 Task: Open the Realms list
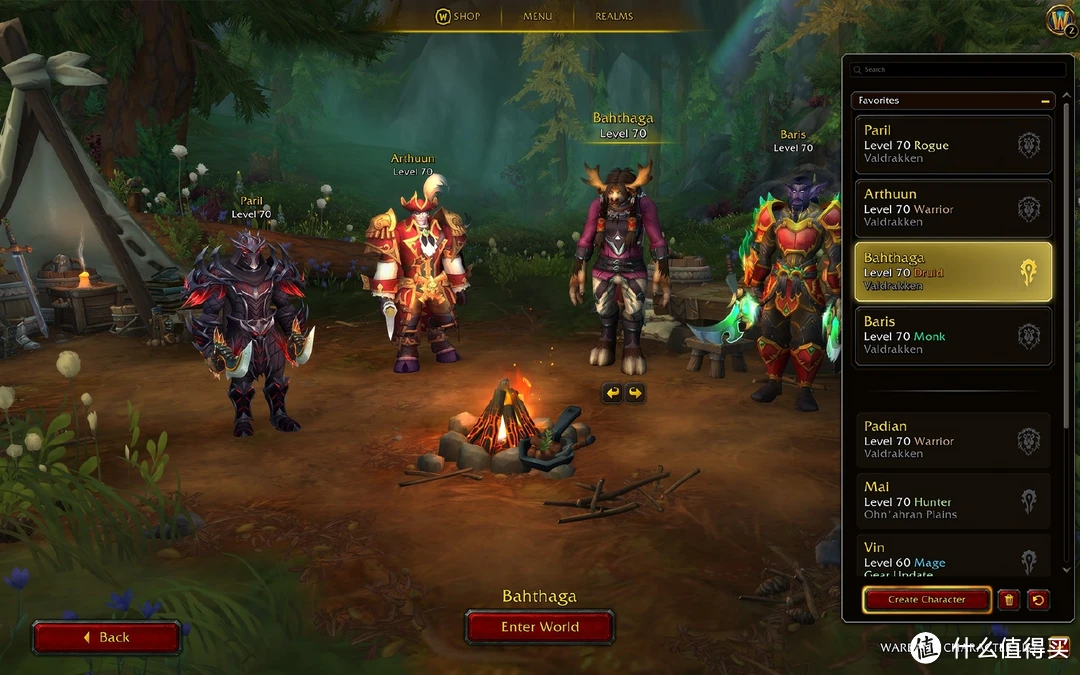tap(614, 16)
